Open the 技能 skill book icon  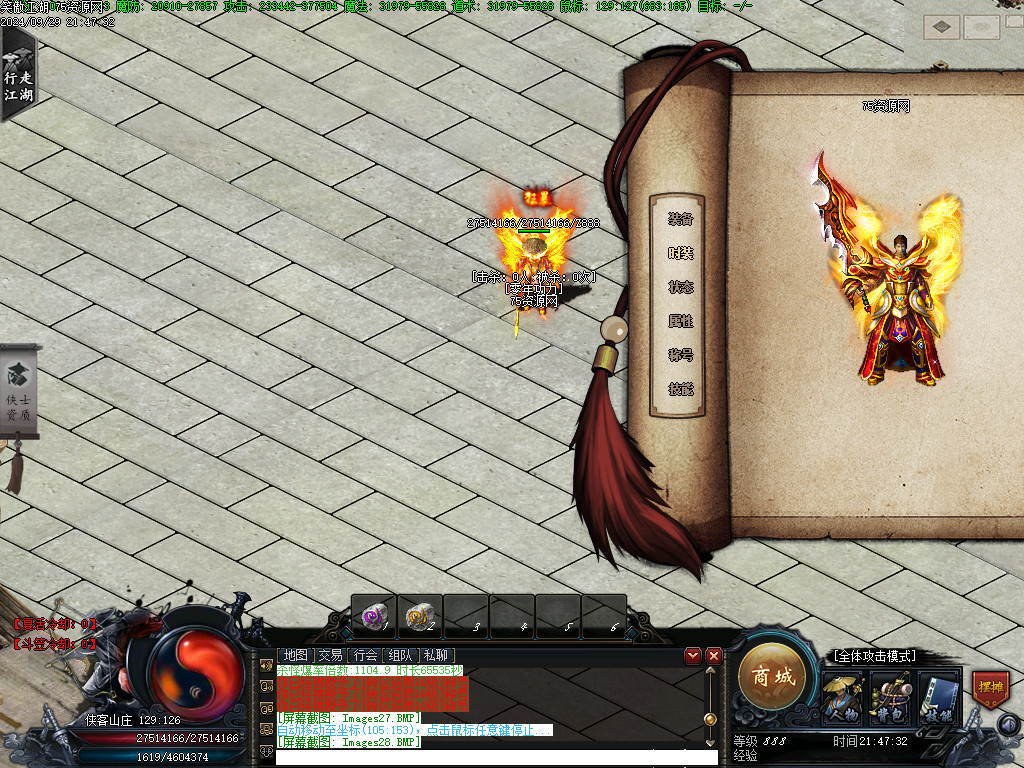[x=938, y=696]
